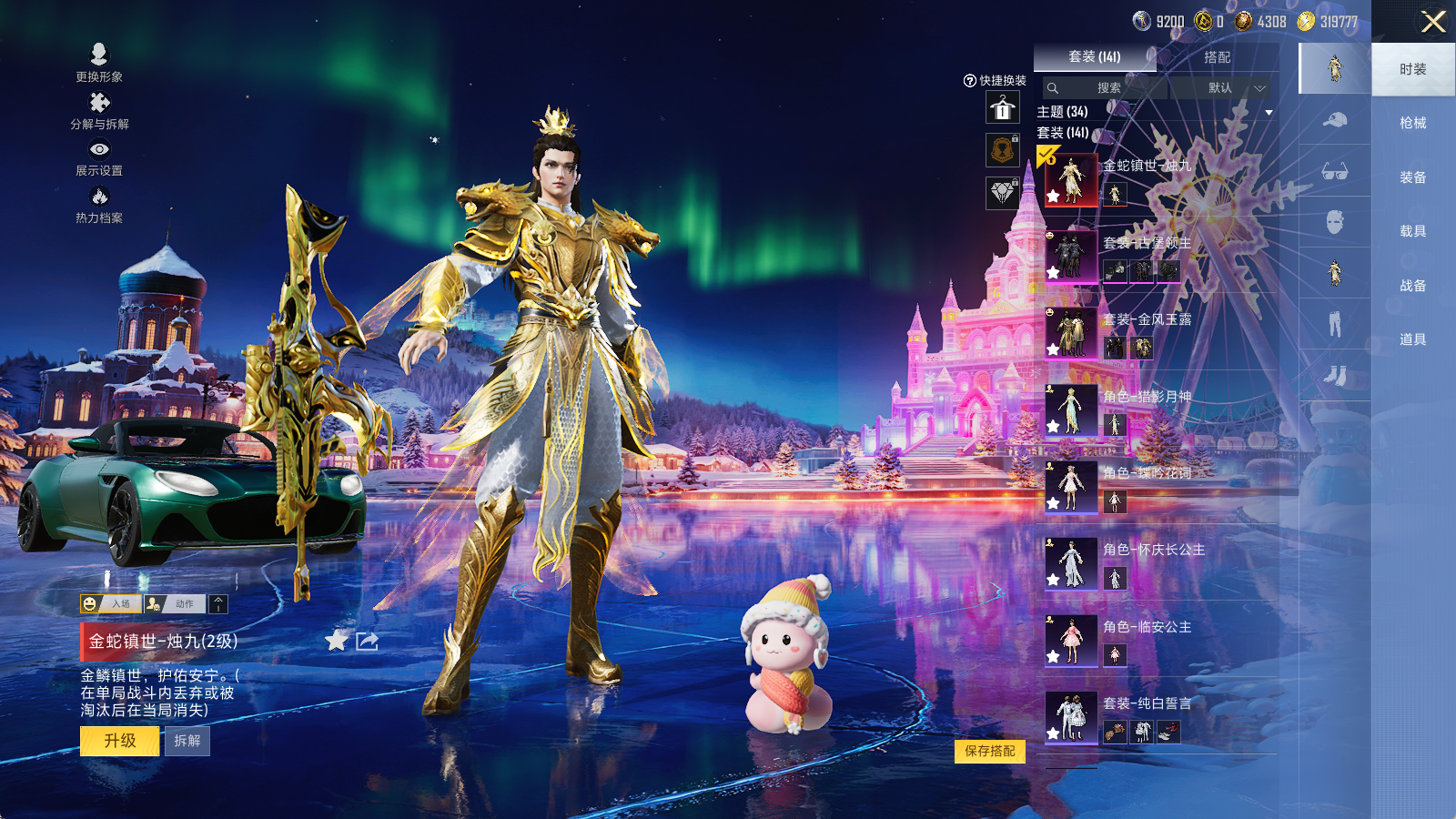Select the 金蛇镇世-烛九 outfit thumbnail

click(1071, 179)
